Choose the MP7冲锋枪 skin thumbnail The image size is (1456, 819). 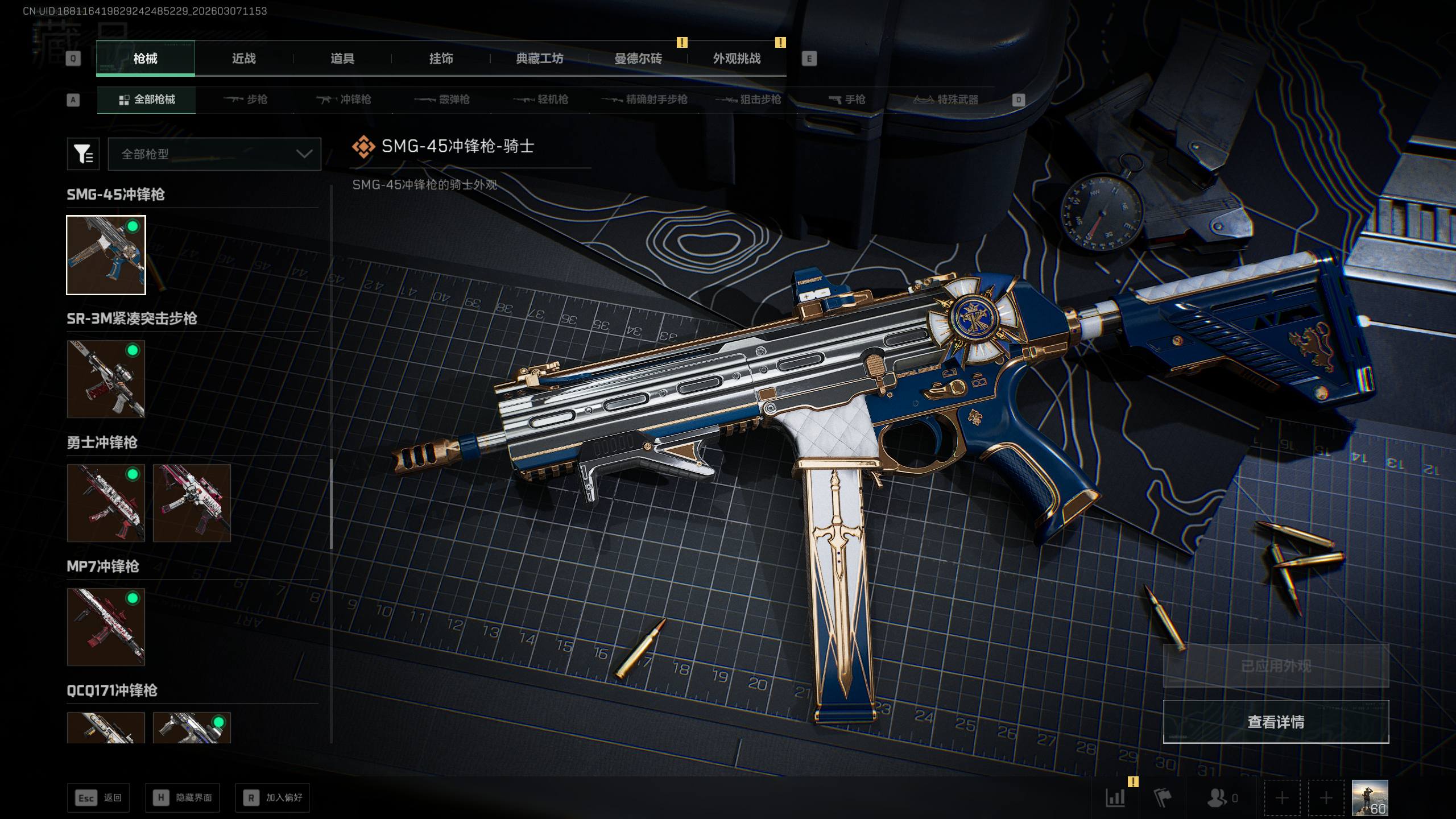(106, 627)
